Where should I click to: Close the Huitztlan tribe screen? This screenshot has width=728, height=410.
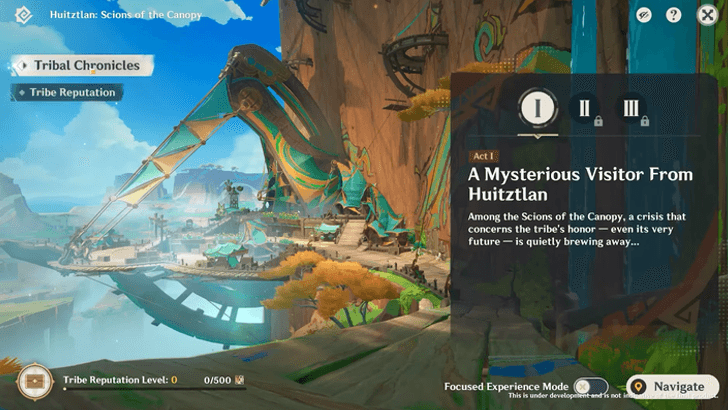707,15
